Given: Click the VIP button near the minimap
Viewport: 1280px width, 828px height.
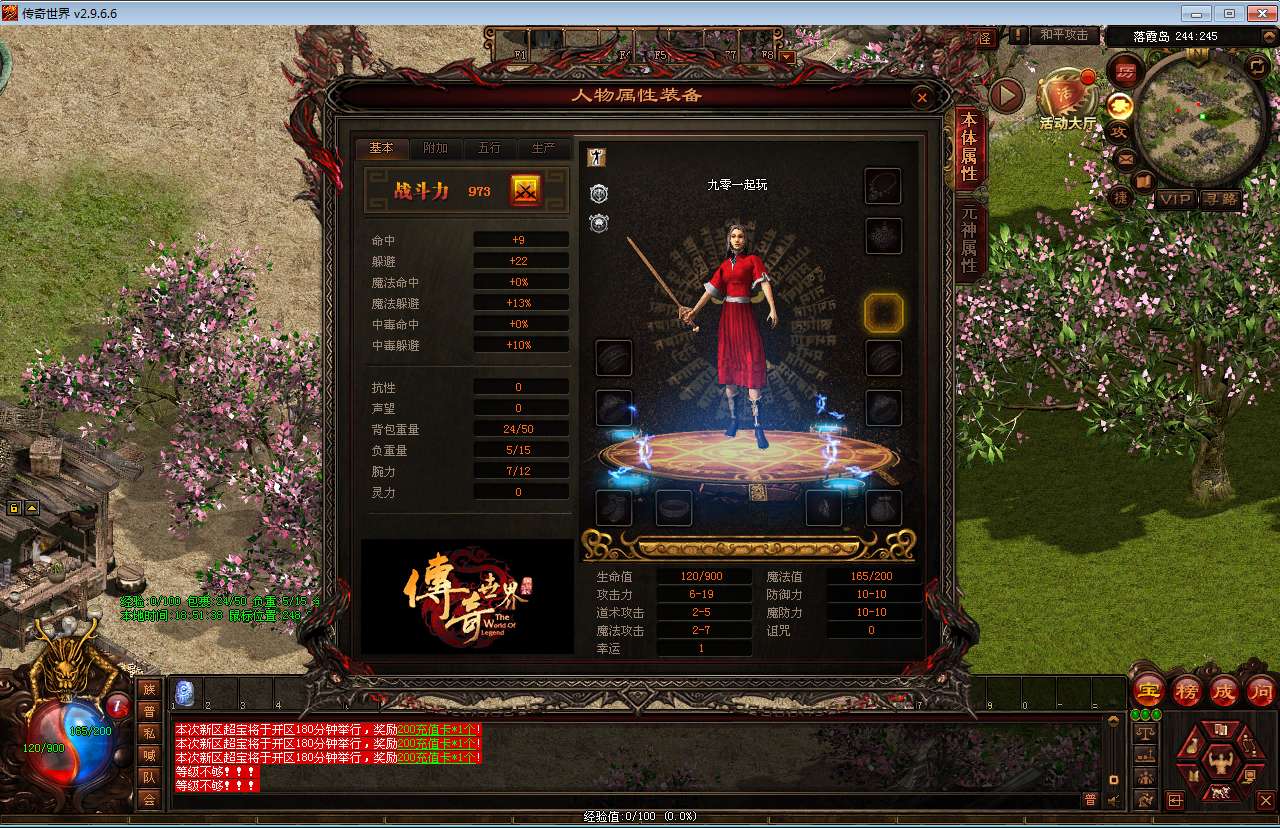Looking at the screenshot, I should [1177, 199].
